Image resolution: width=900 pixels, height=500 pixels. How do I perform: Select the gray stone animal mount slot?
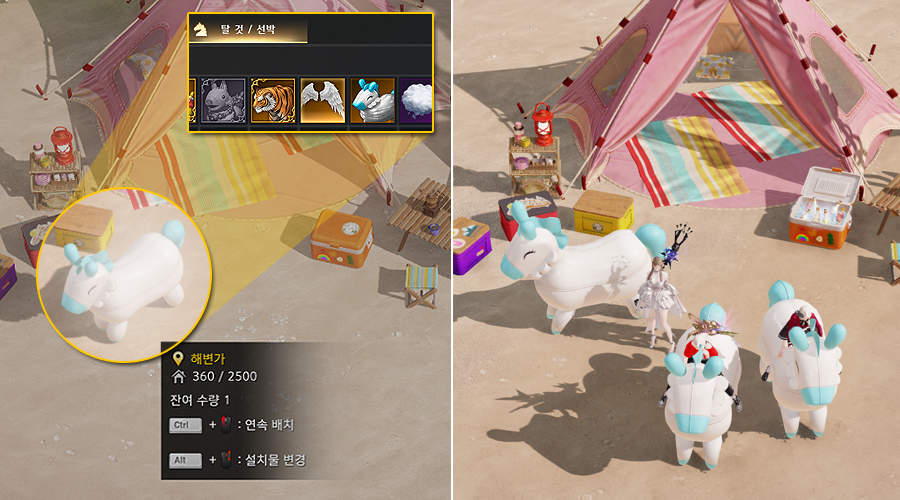click(223, 101)
